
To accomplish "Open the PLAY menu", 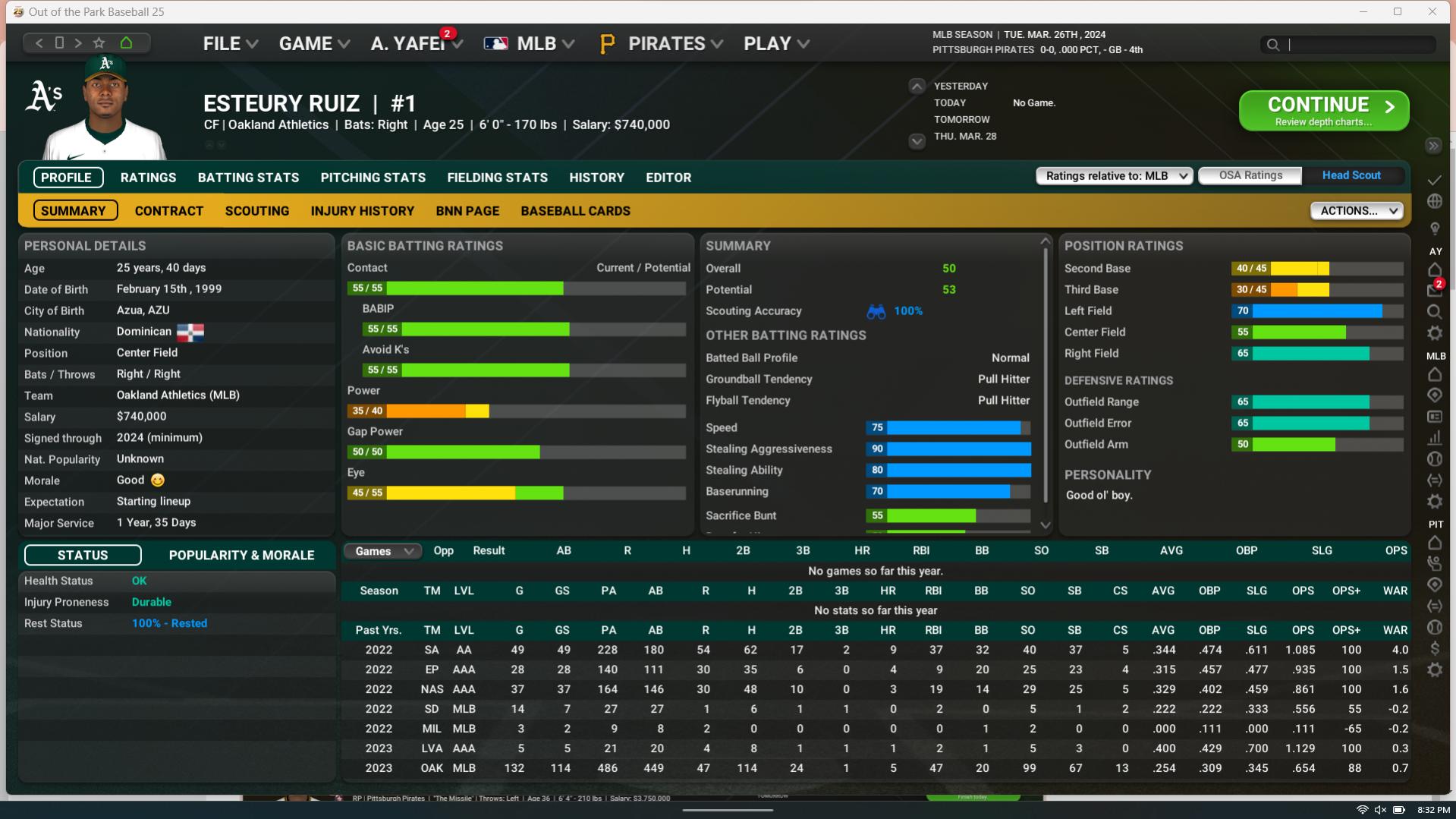I will (775, 44).
